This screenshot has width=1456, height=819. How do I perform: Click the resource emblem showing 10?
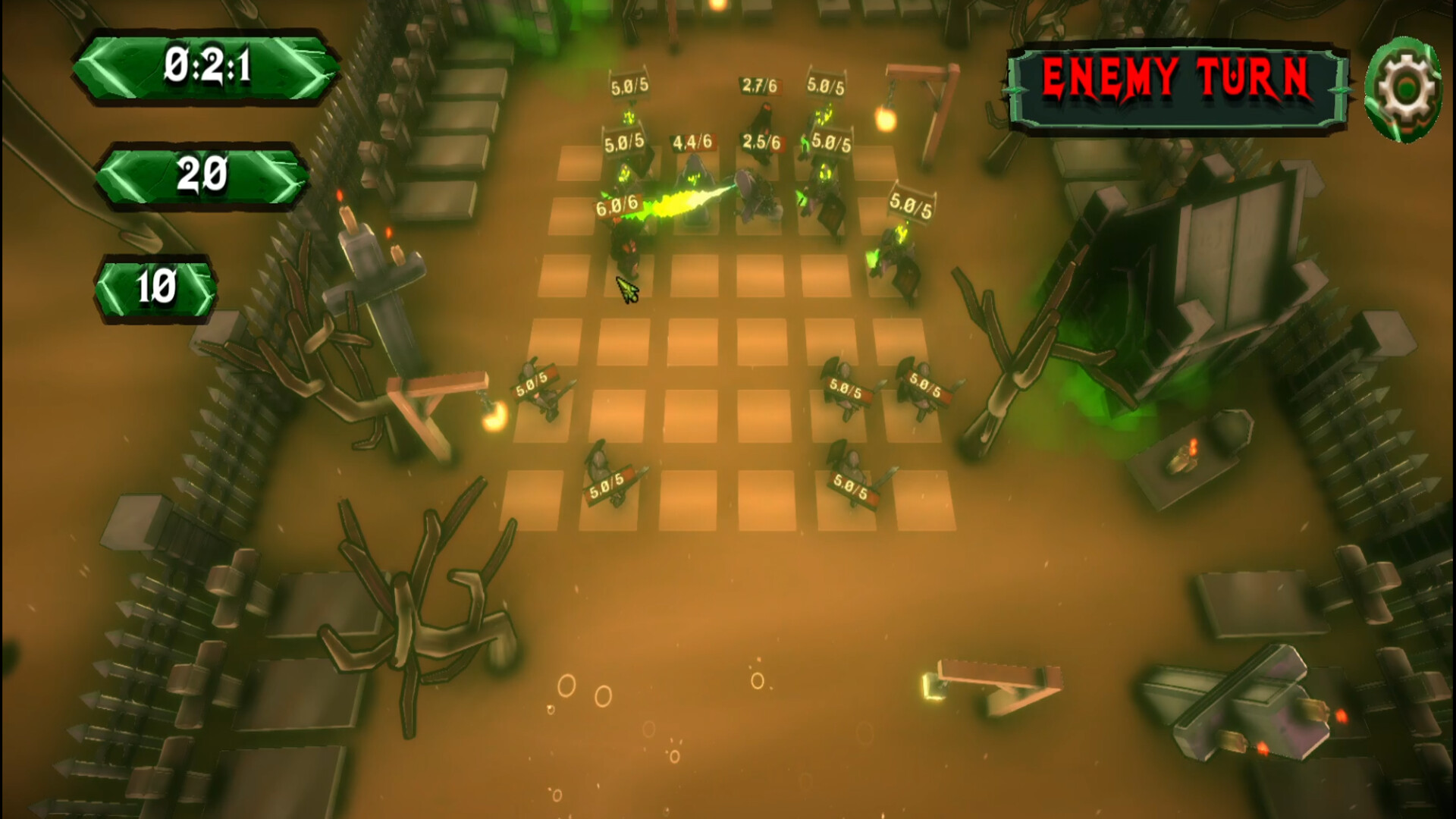(155, 287)
